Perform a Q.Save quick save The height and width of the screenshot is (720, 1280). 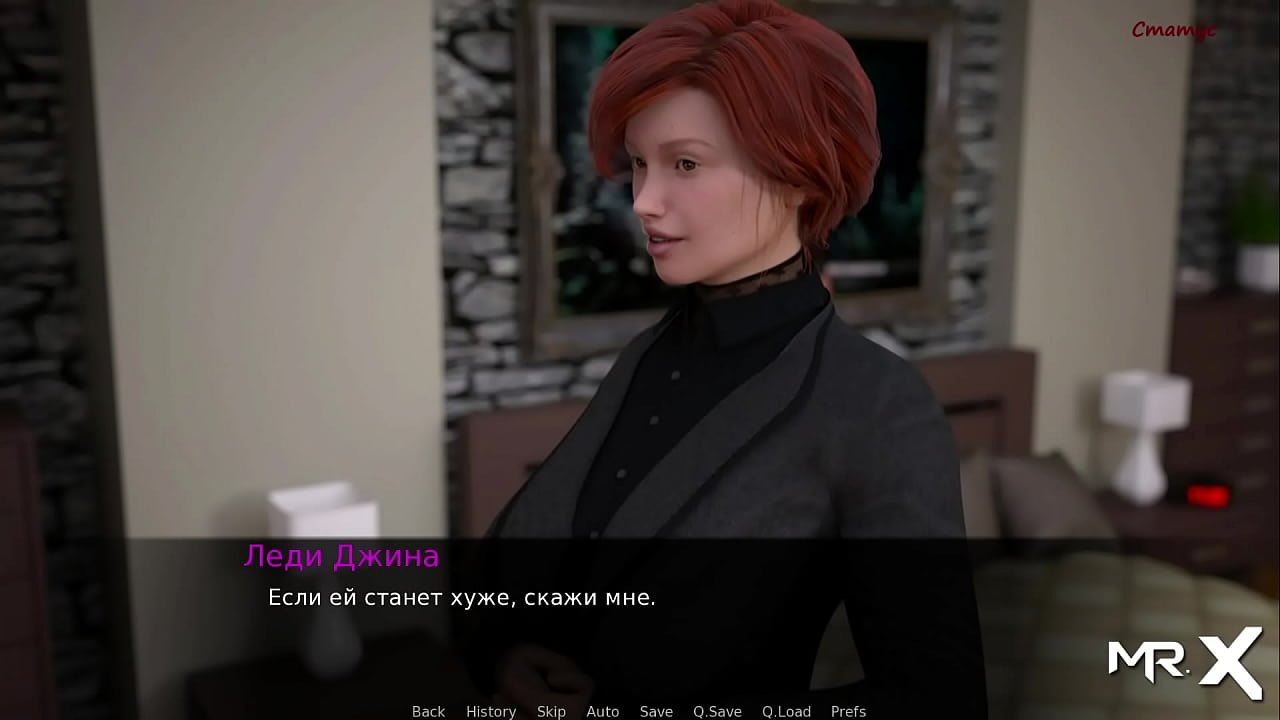[x=717, y=711]
